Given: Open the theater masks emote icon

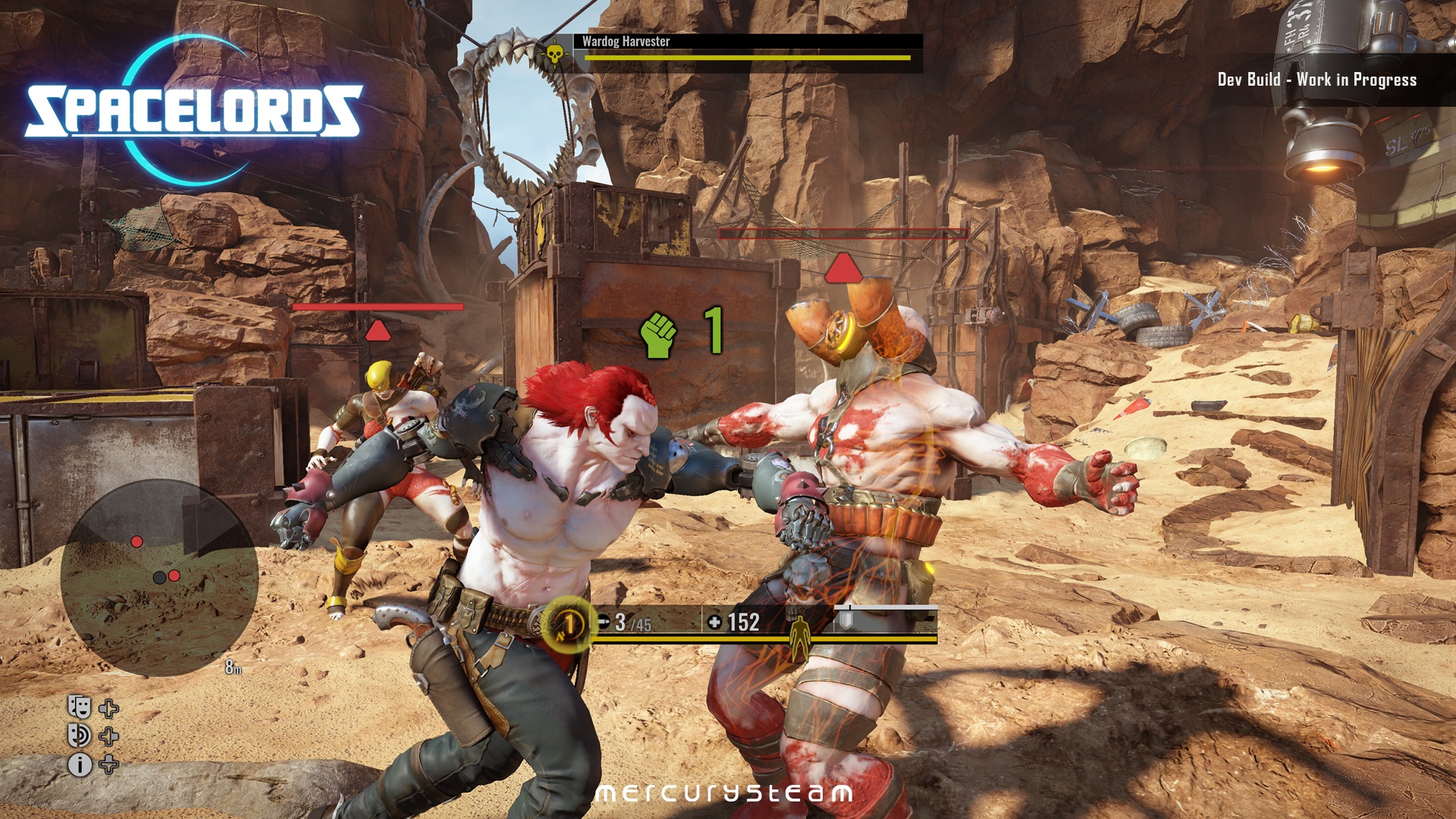Looking at the screenshot, I should coord(80,708).
